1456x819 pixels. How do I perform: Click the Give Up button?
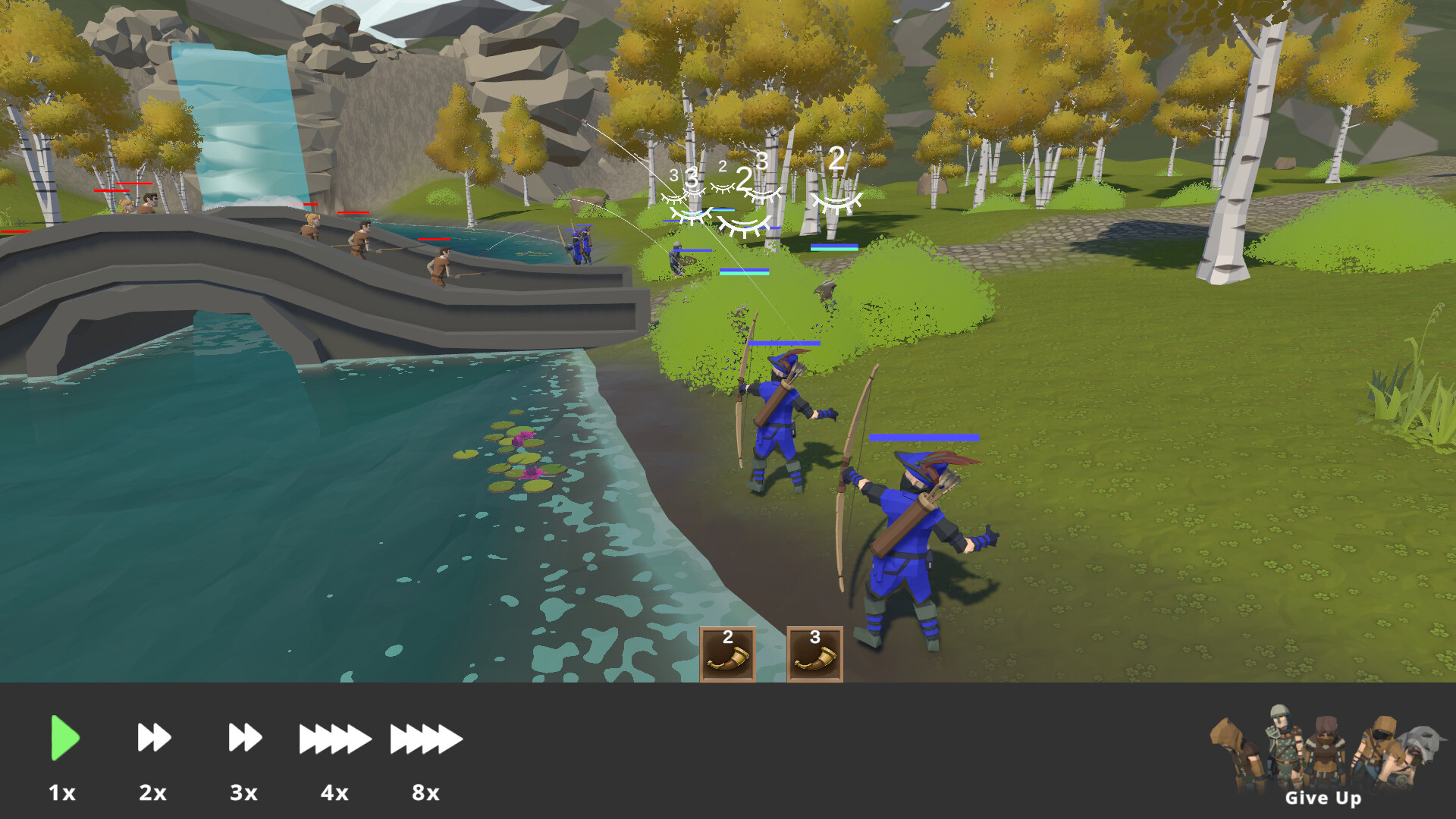click(x=1323, y=799)
